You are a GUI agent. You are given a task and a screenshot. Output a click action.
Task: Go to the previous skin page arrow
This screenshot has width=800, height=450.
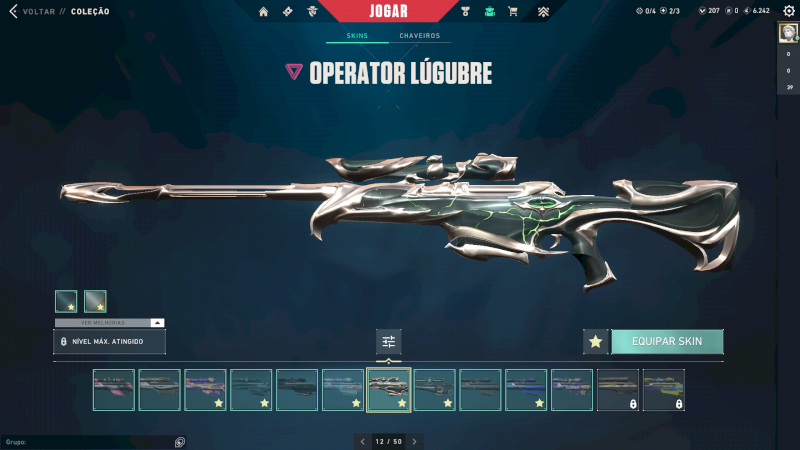364,441
